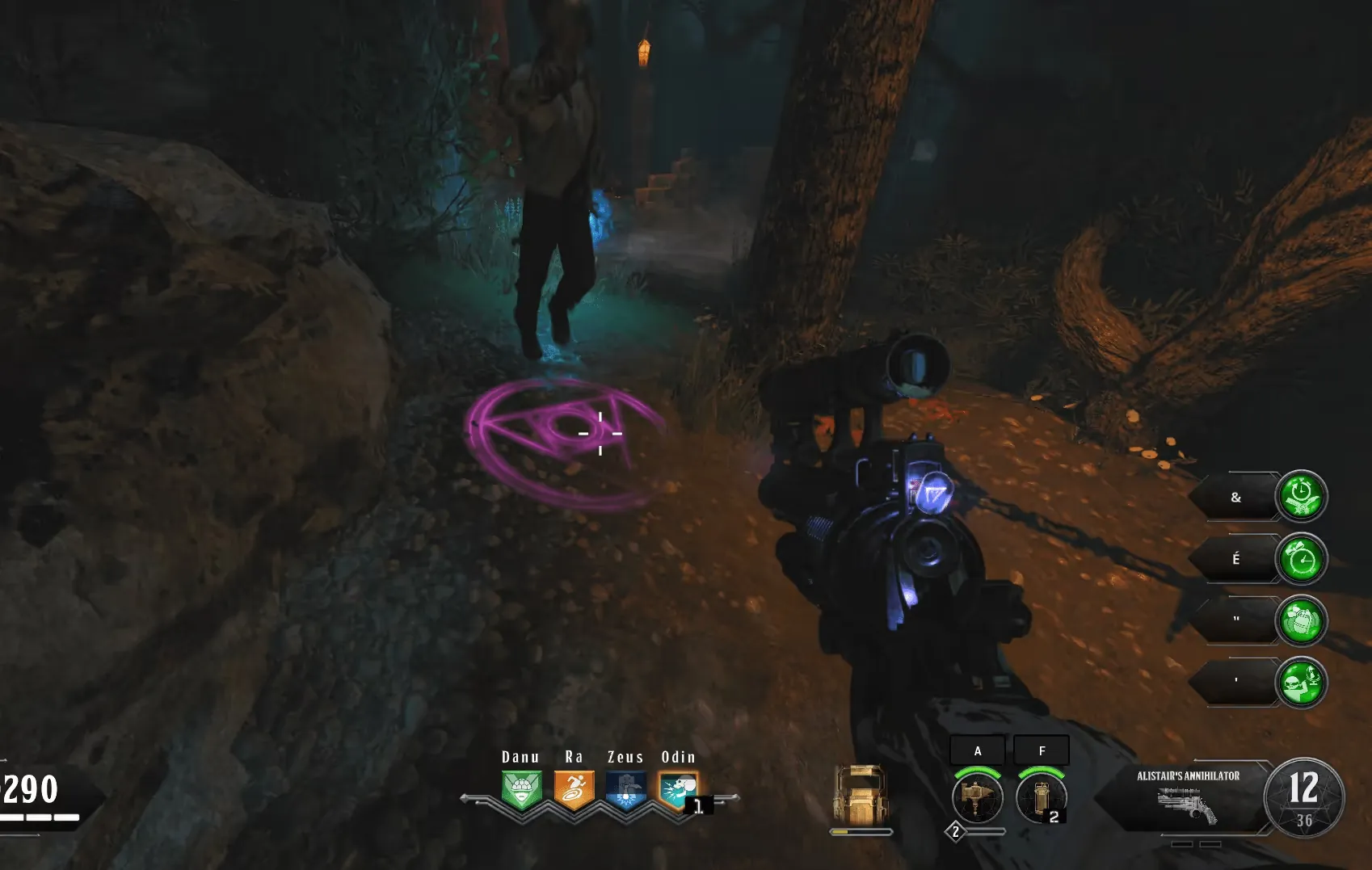Activate the golden hammer special weapon

(x=978, y=796)
